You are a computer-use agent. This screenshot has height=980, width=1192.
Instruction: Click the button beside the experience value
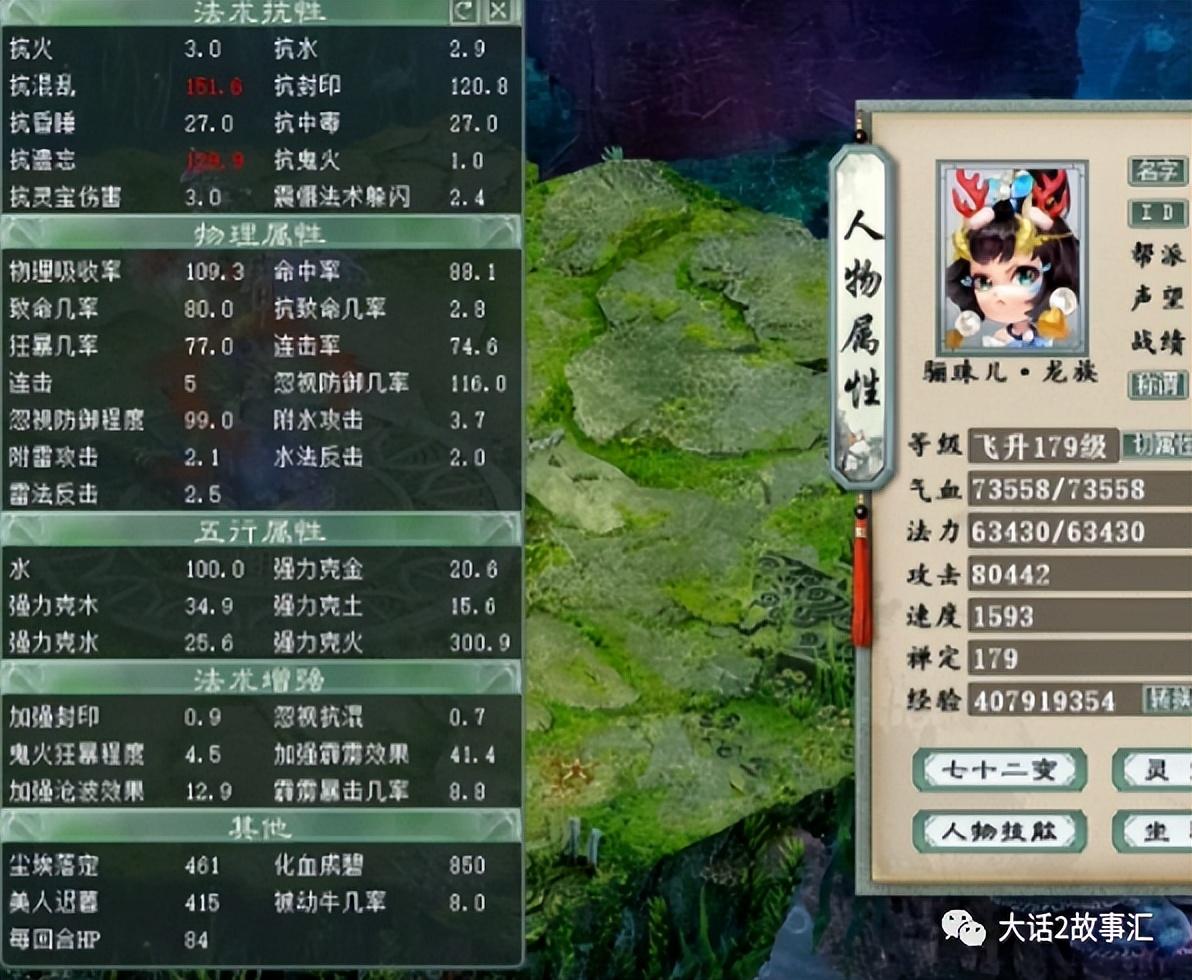[x=1166, y=700]
